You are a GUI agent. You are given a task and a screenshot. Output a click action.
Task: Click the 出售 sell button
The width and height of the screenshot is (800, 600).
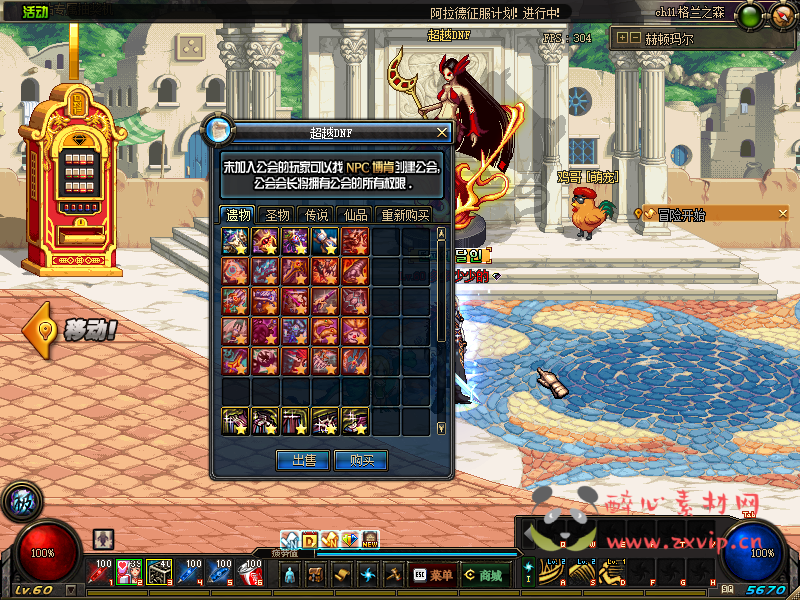(304, 460)
